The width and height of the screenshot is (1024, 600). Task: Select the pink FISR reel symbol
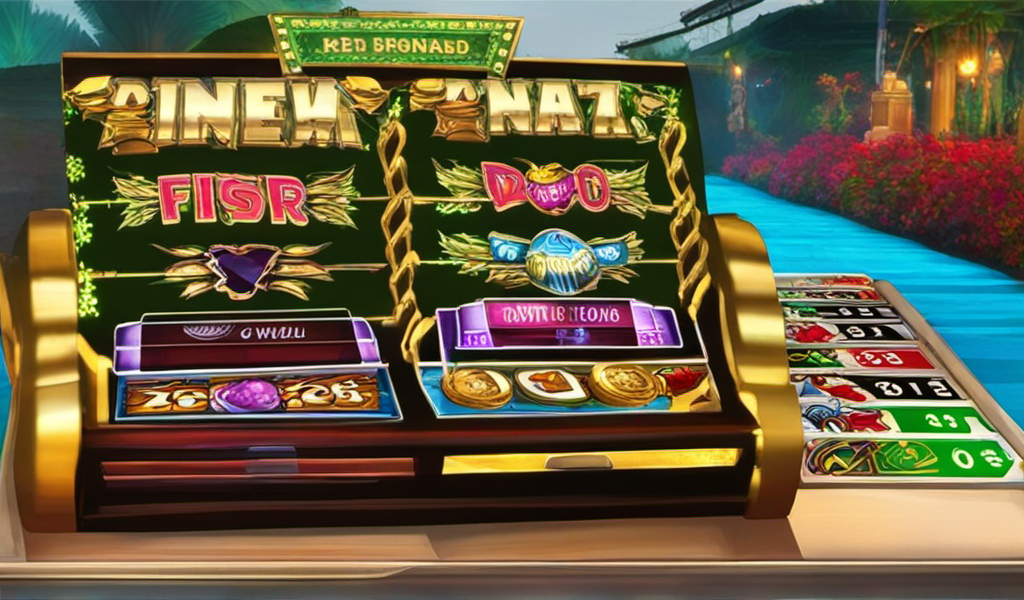[232, 198]
